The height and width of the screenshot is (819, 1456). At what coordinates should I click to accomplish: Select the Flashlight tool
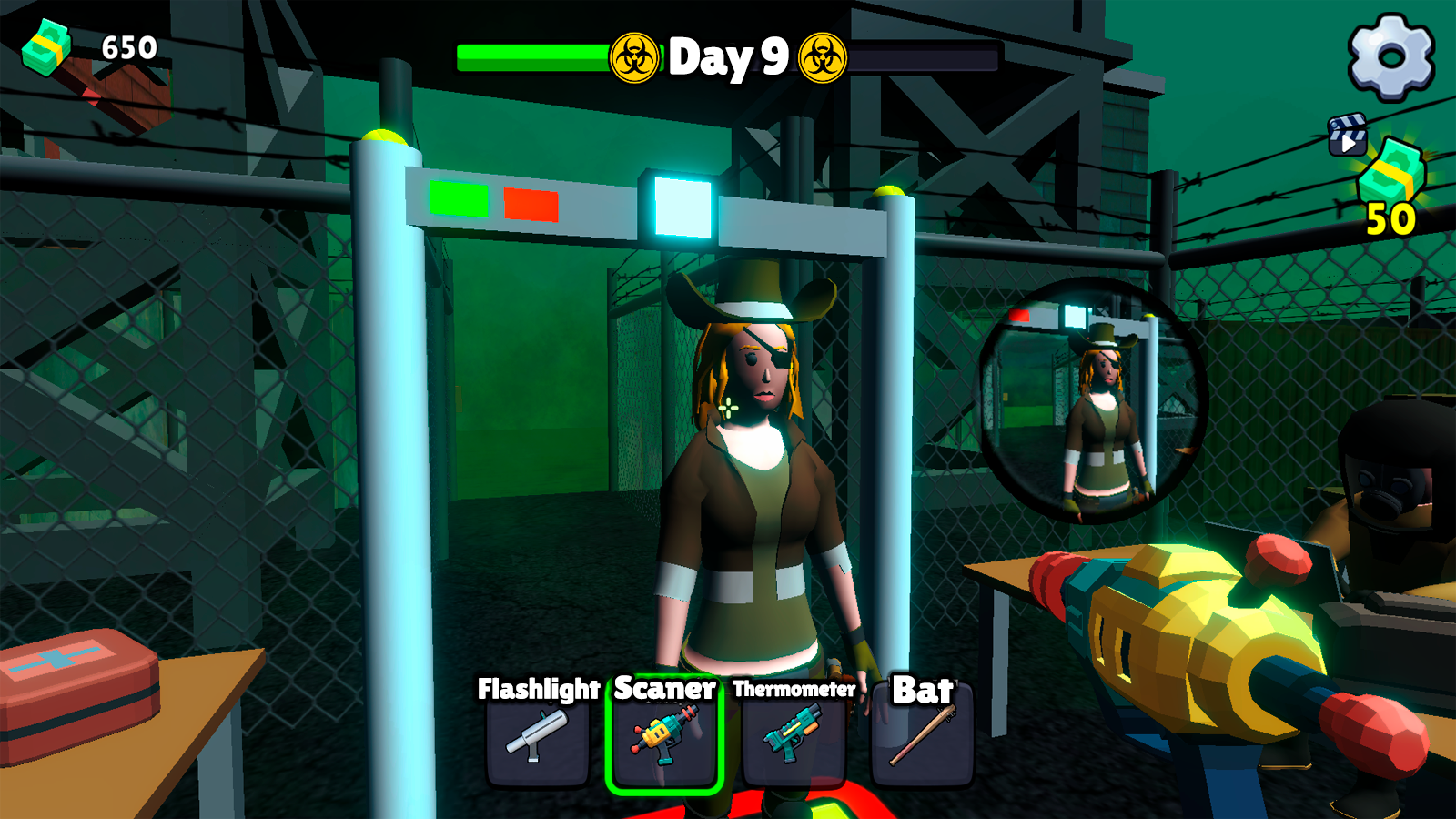(x=539, y=742)
